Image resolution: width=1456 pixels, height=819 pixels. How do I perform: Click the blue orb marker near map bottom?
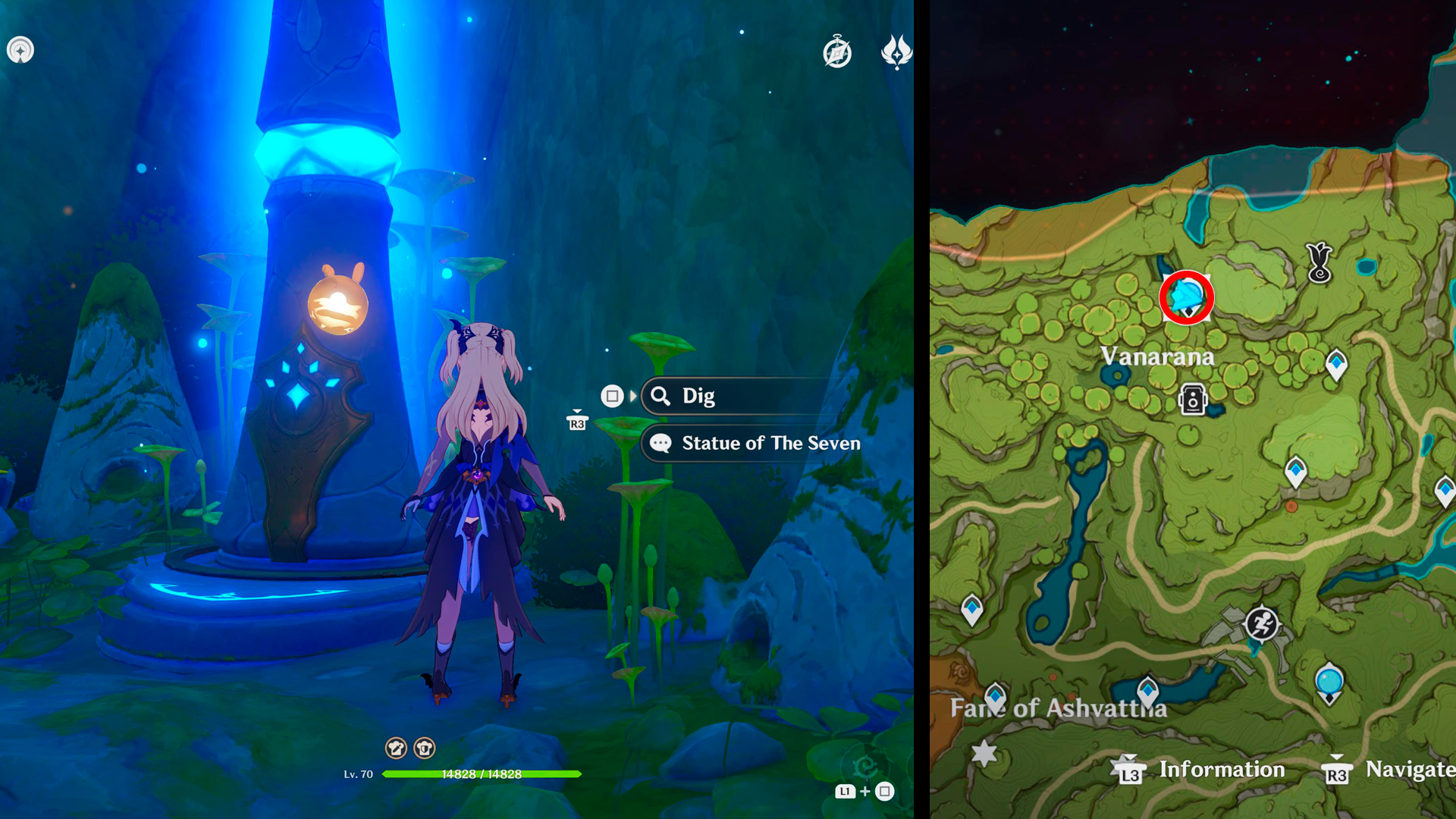coord(1329,682)
